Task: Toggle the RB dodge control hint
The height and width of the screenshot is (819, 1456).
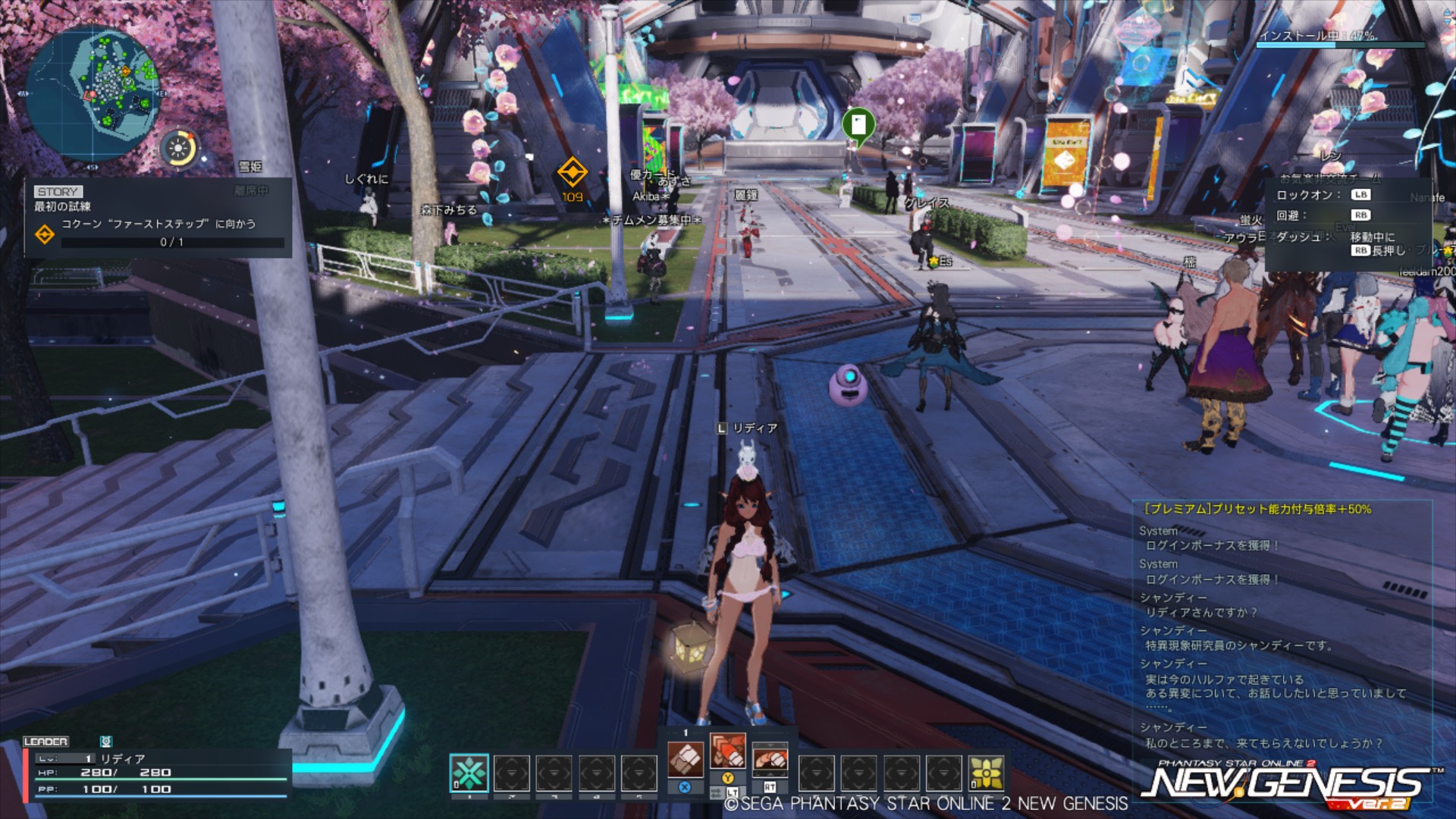Action: point(1360,214)
